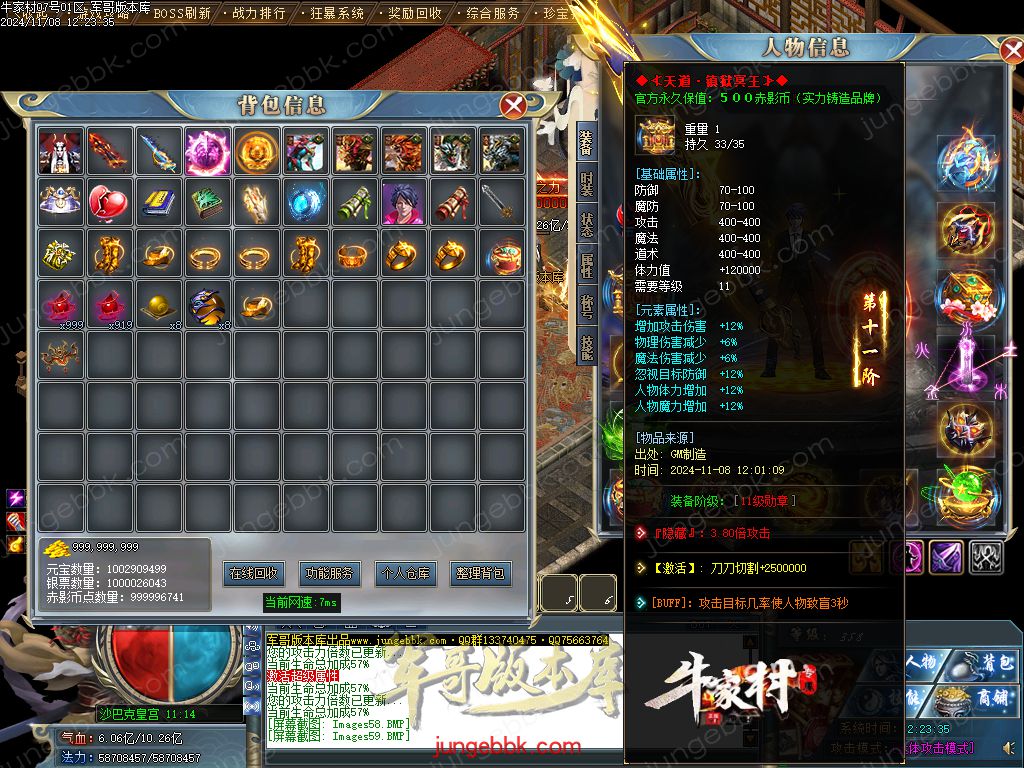Open the 狂暴系统 menu
This screenshot has height=768, width=1024.
click(336, 13)
